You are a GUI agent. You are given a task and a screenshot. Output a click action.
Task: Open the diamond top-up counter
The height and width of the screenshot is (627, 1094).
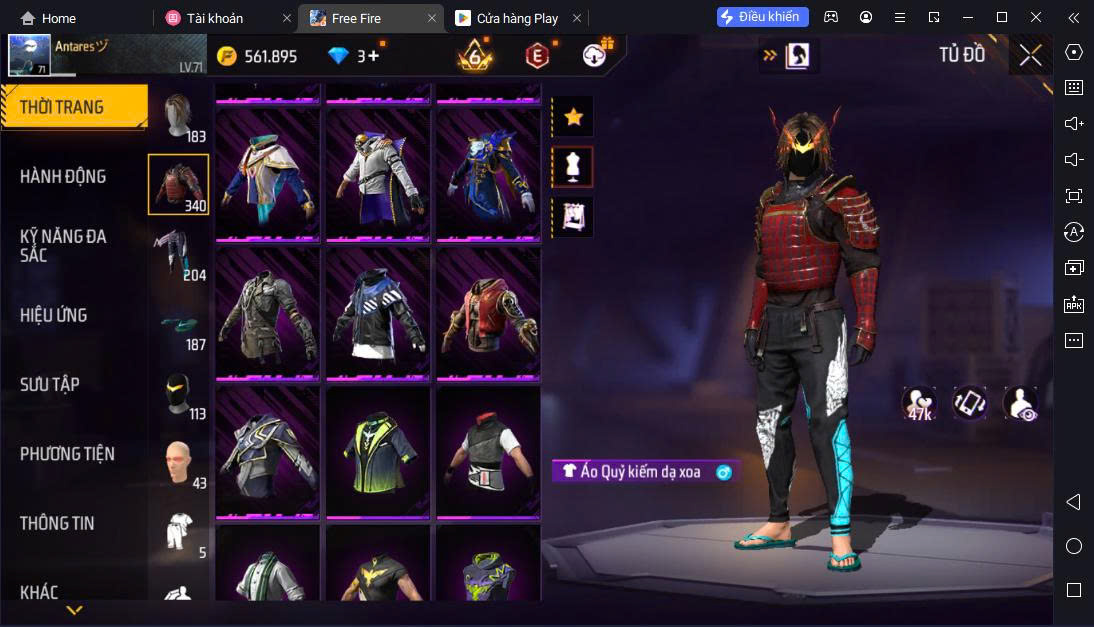tap(356, 56)
